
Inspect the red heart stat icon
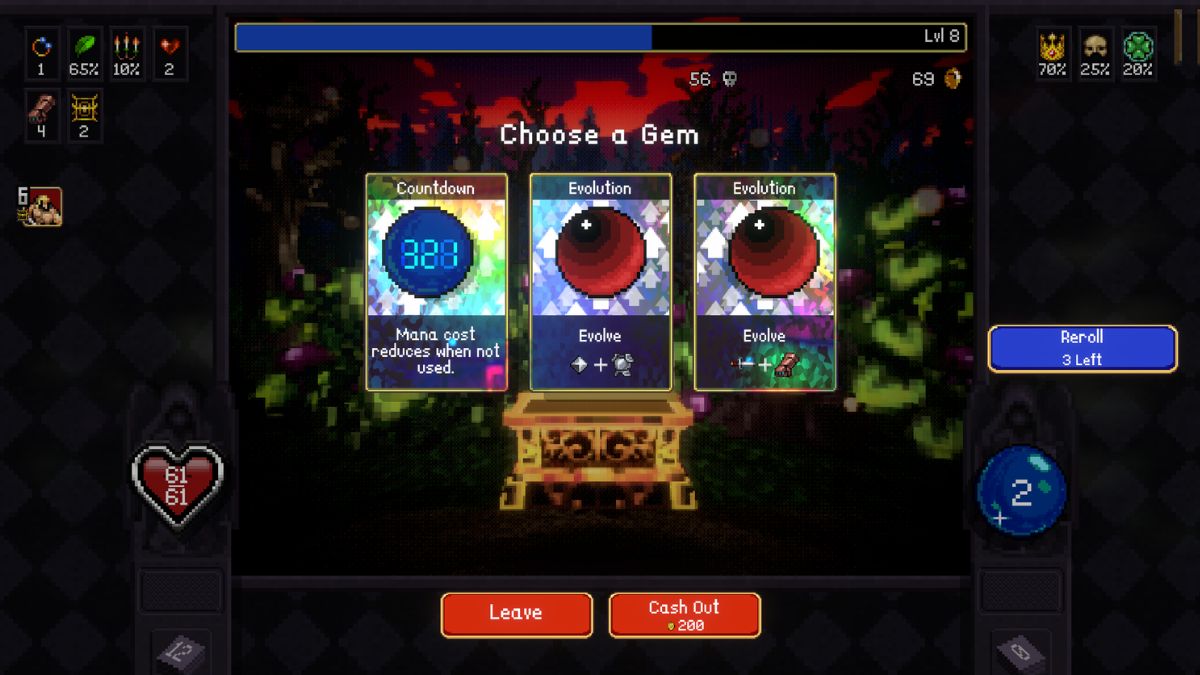(169, 48)
